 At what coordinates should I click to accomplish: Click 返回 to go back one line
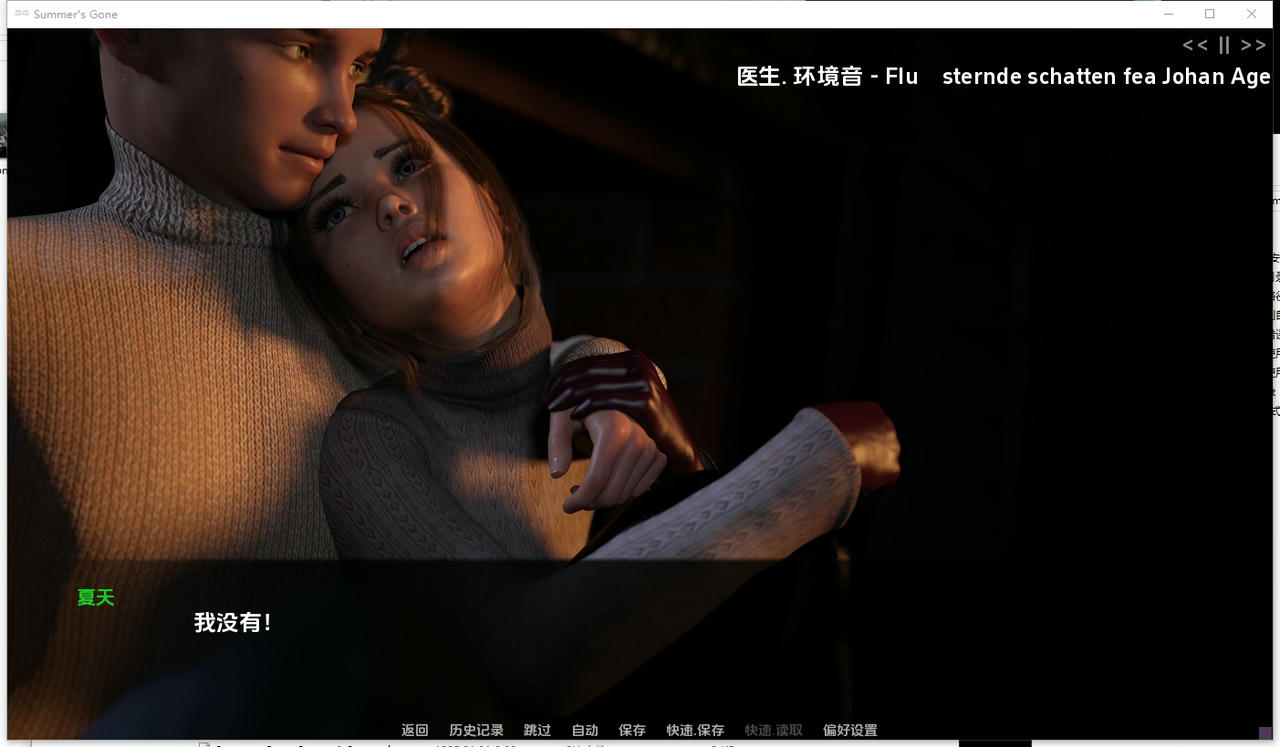coord(415,730)
